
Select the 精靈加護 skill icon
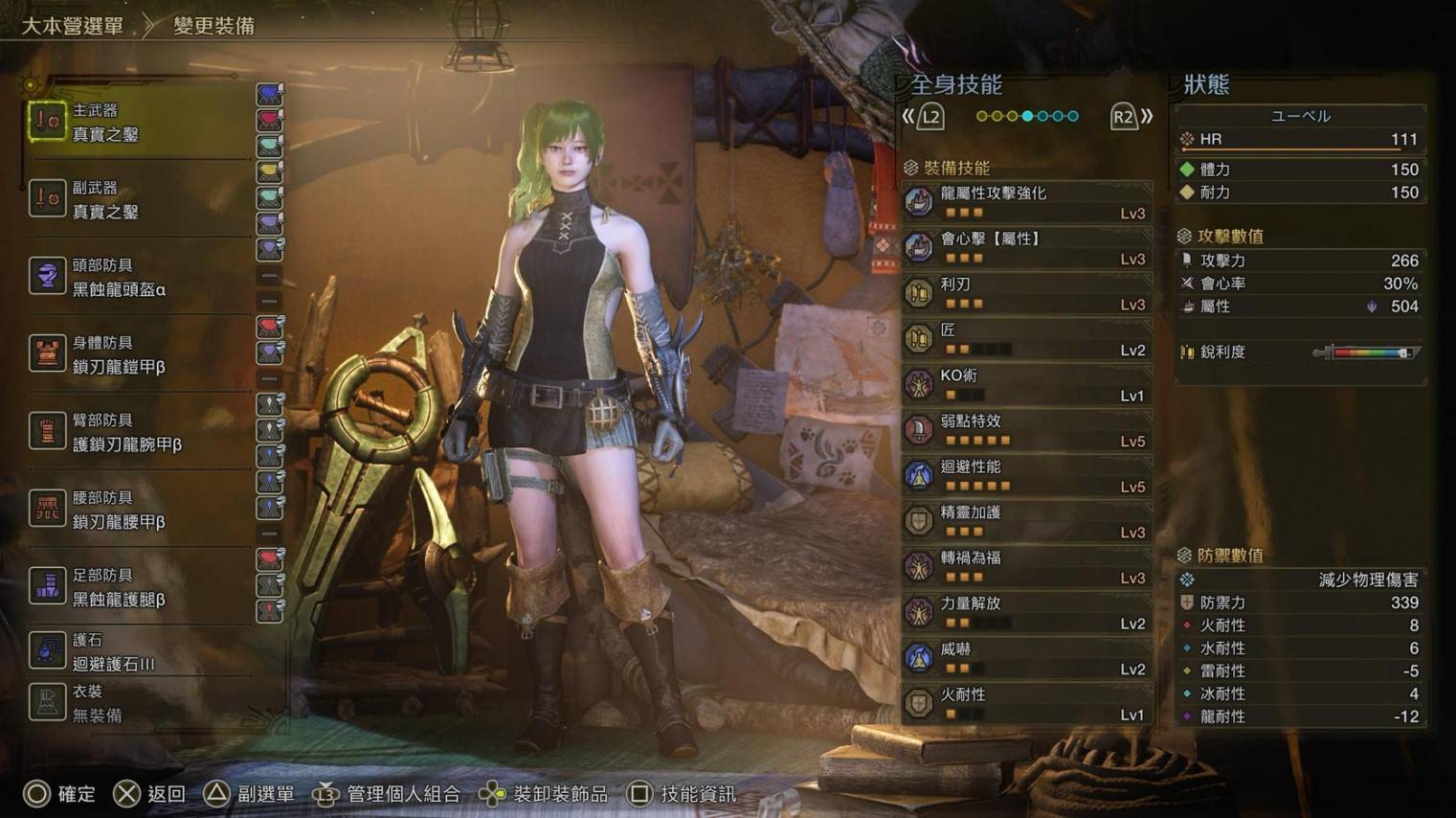point(918,521)
